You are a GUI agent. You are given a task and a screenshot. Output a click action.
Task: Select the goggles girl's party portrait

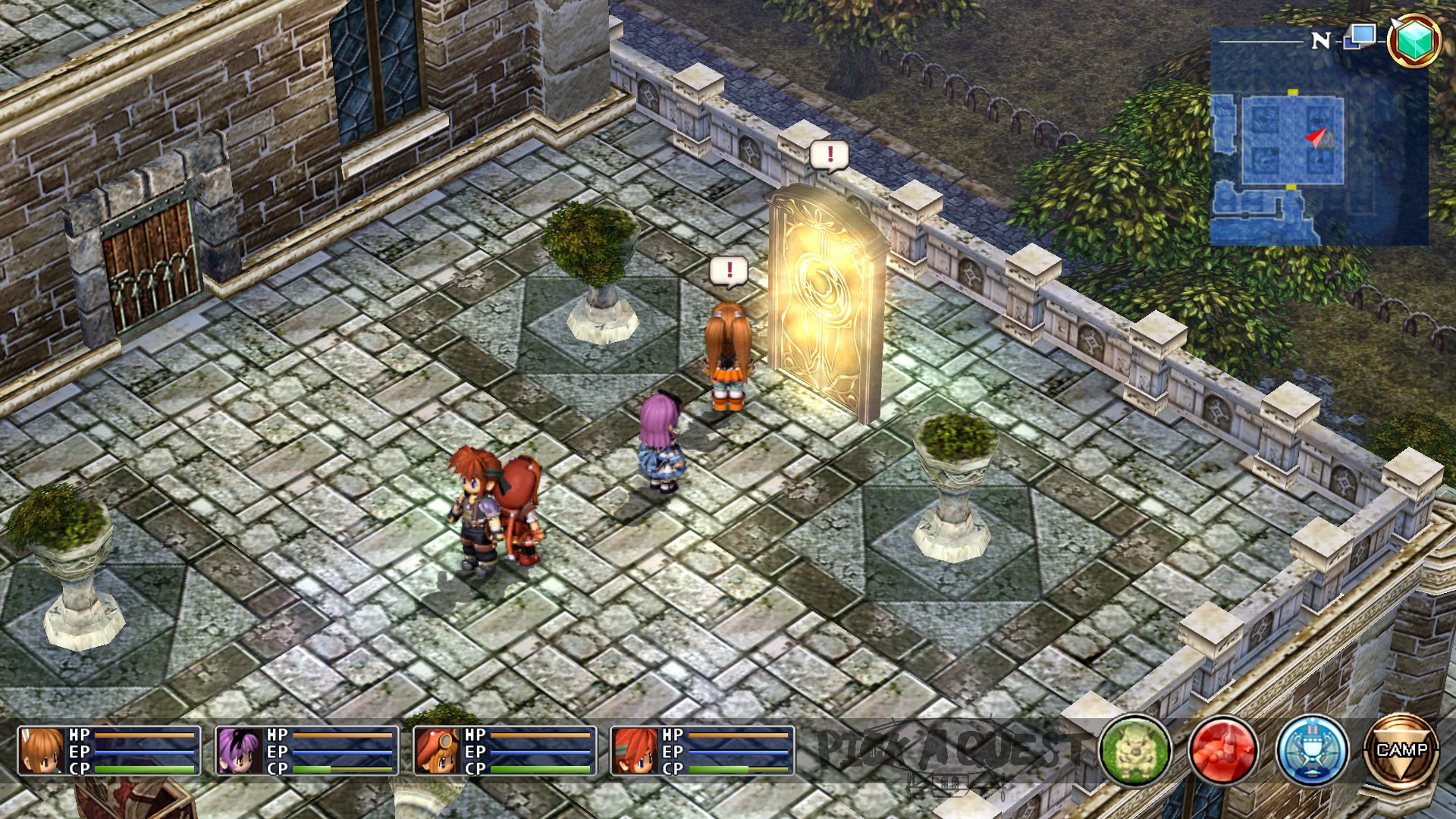[x=438, y=751]
